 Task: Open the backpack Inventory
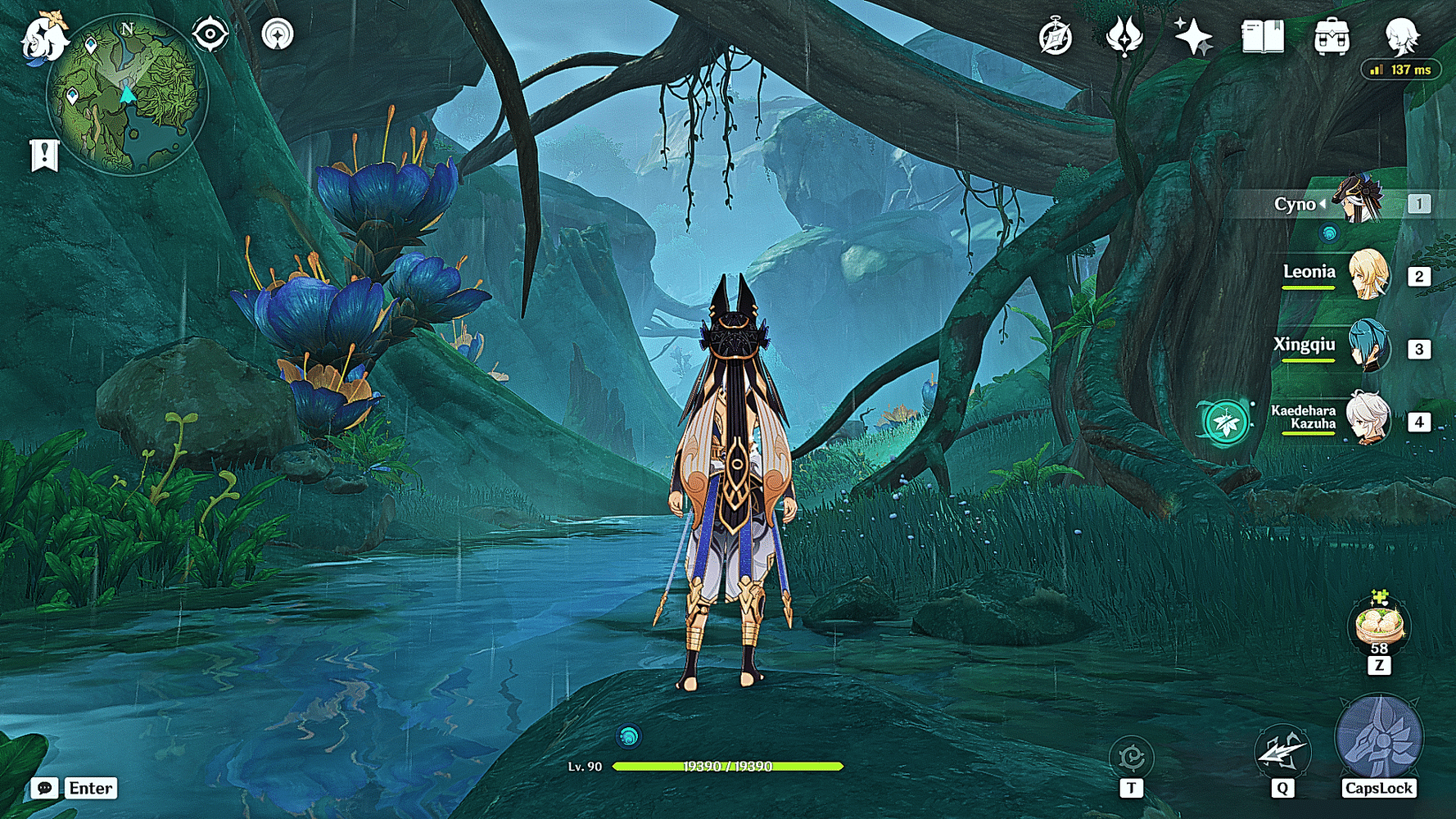[x=1332, y=37]
